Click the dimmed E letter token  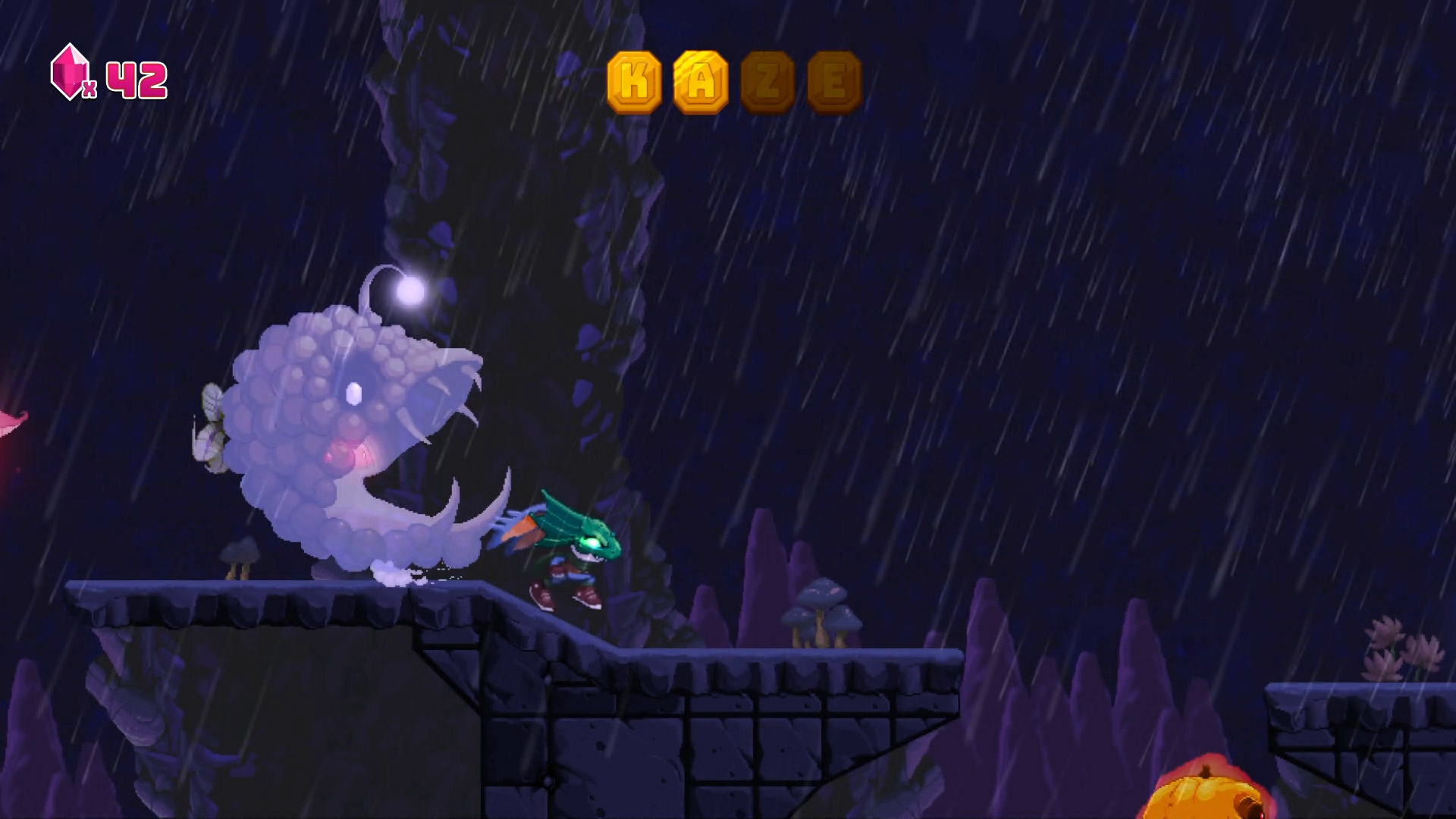click(834, 82)
